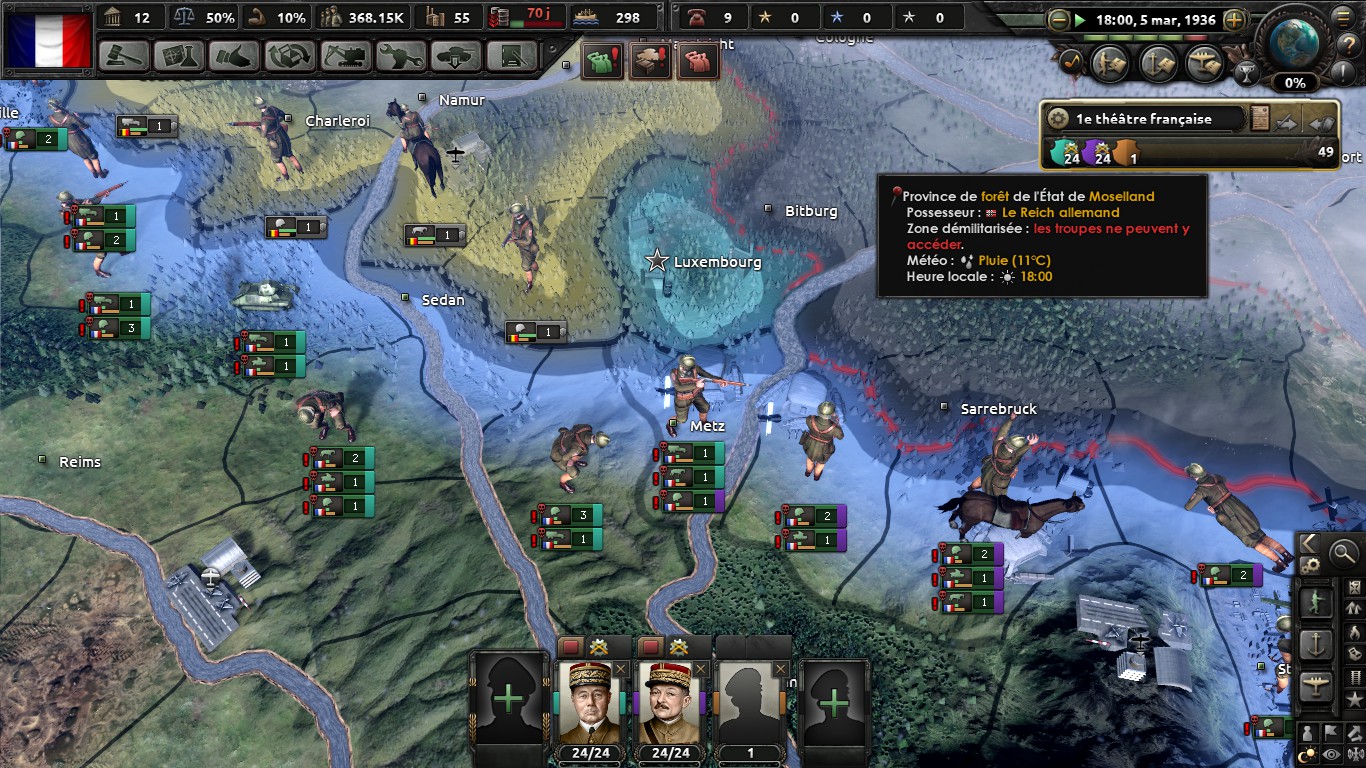
Task: Open the magnifying glass search tool
Action: [x=1342, y=551]
